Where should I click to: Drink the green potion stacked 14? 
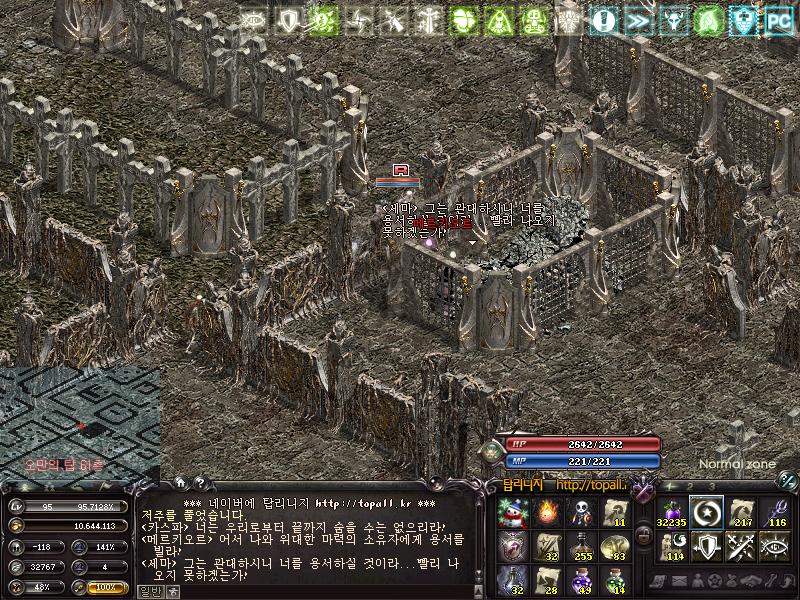pyautogui.click(x=613, y=580)
